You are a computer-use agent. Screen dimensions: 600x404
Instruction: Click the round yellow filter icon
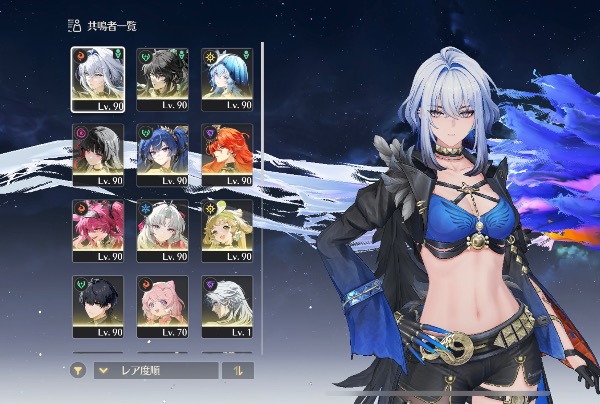coord(78,370)
